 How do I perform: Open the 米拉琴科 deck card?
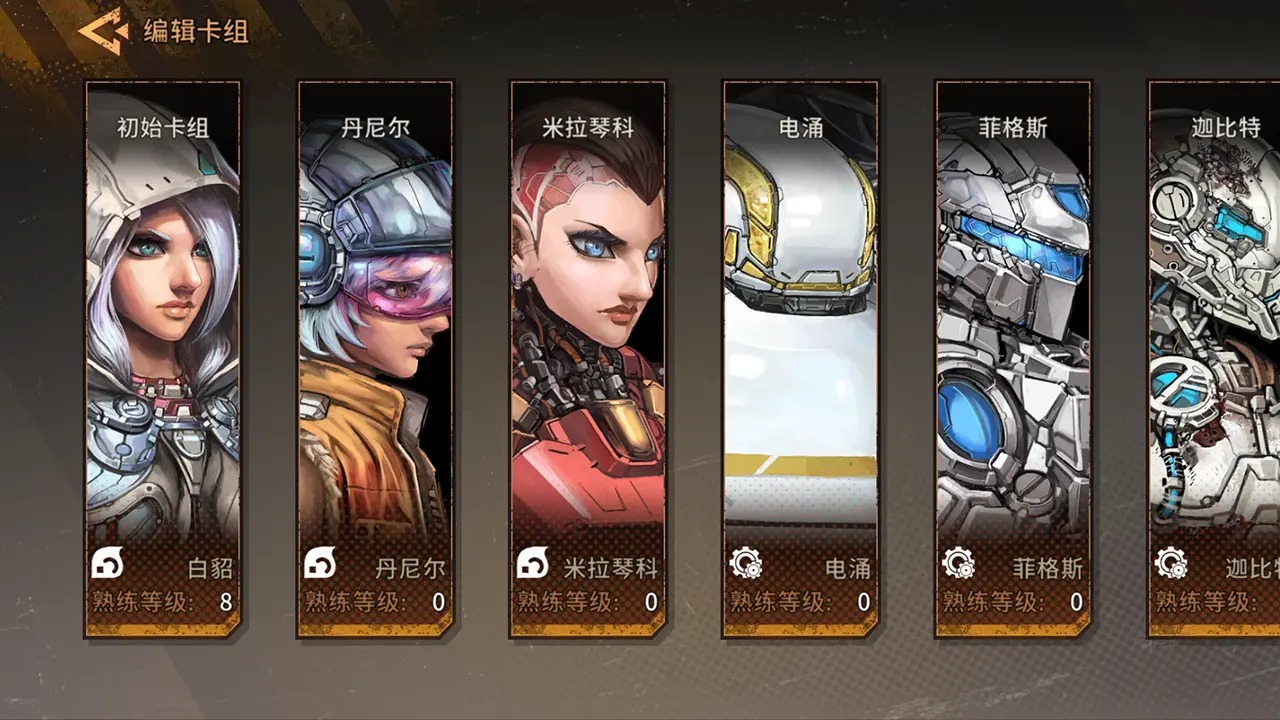588,359
